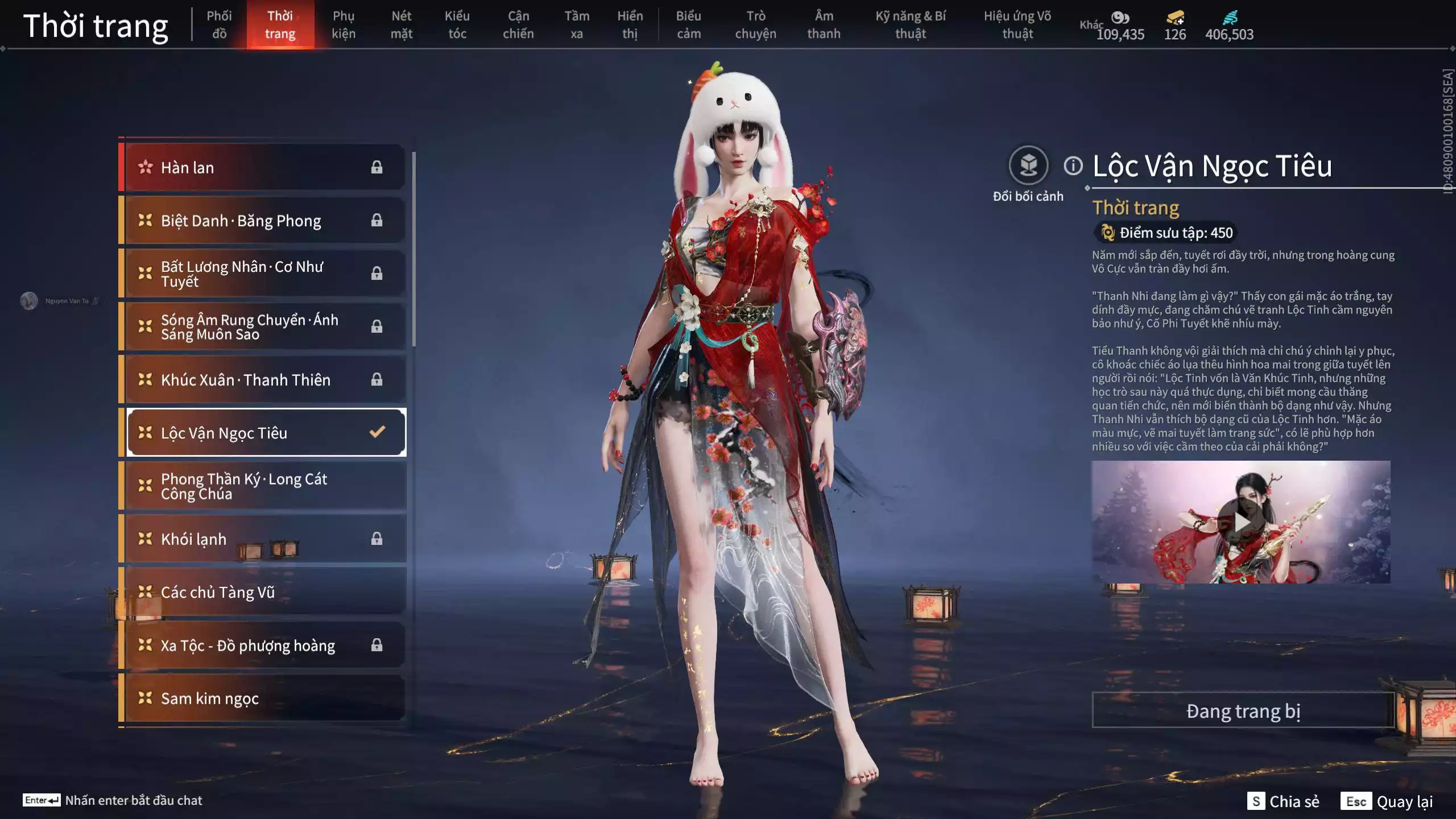The image size is (1456, 819).
Task: Play the outfit preview video
Action: point(1240,522)
